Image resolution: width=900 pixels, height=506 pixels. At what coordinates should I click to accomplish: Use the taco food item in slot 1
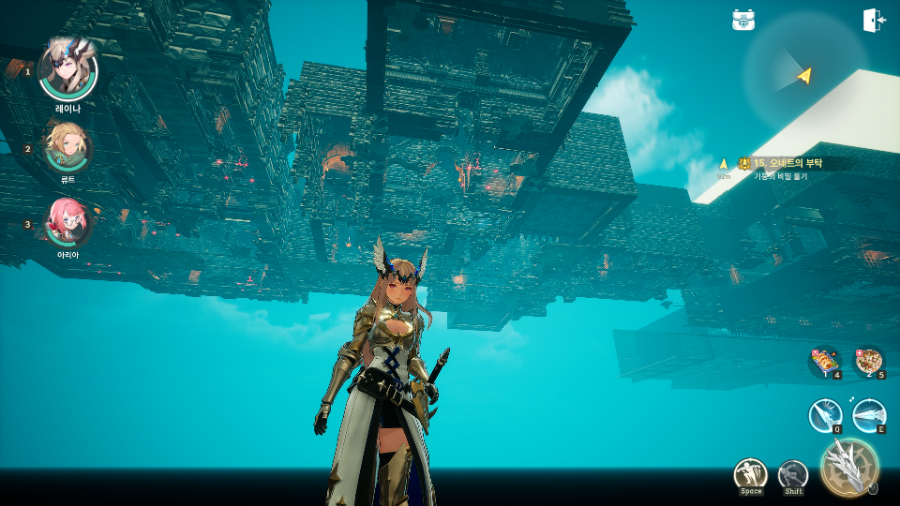tap(825, 361)
